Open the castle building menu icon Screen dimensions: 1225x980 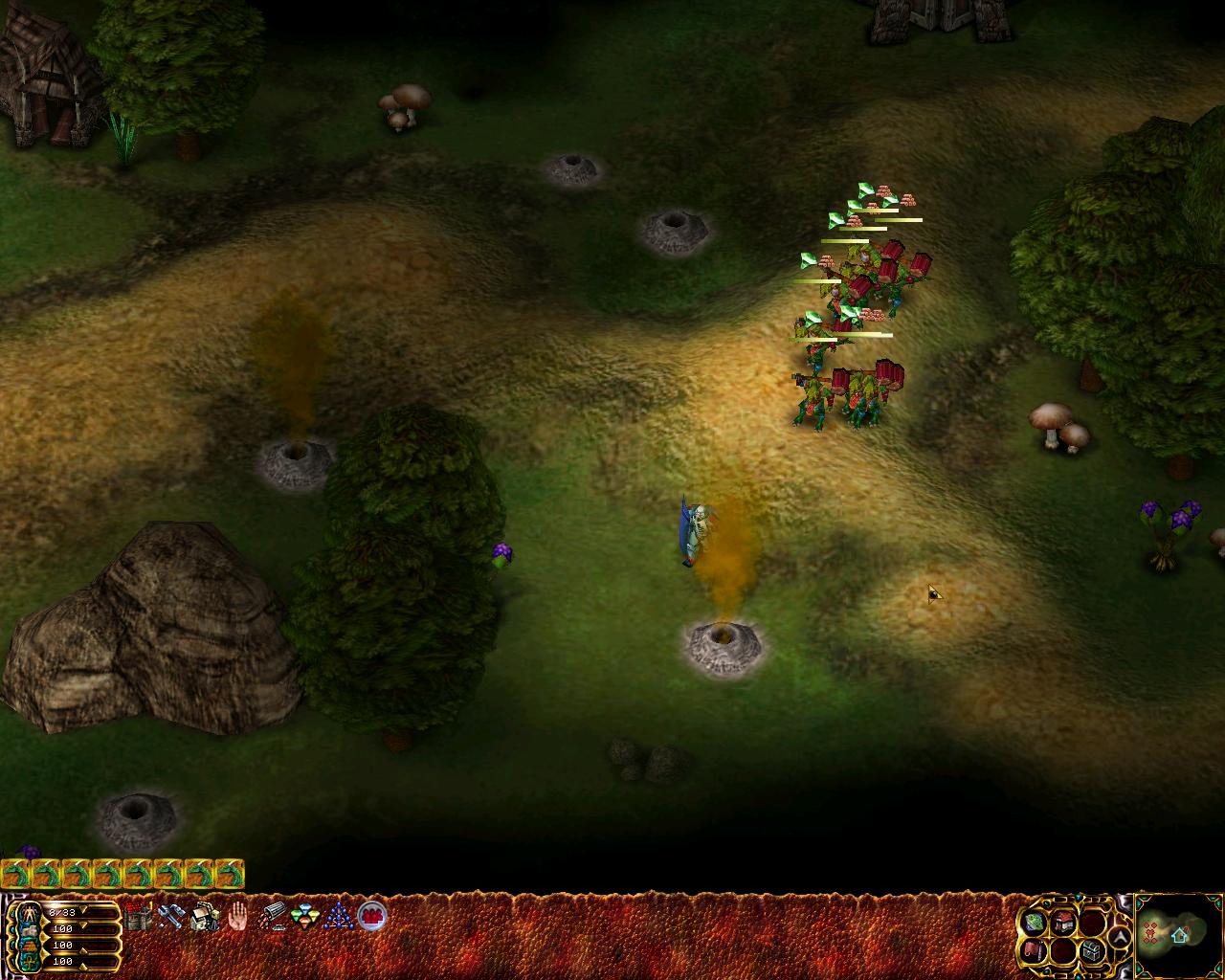(x=139, y=917)
